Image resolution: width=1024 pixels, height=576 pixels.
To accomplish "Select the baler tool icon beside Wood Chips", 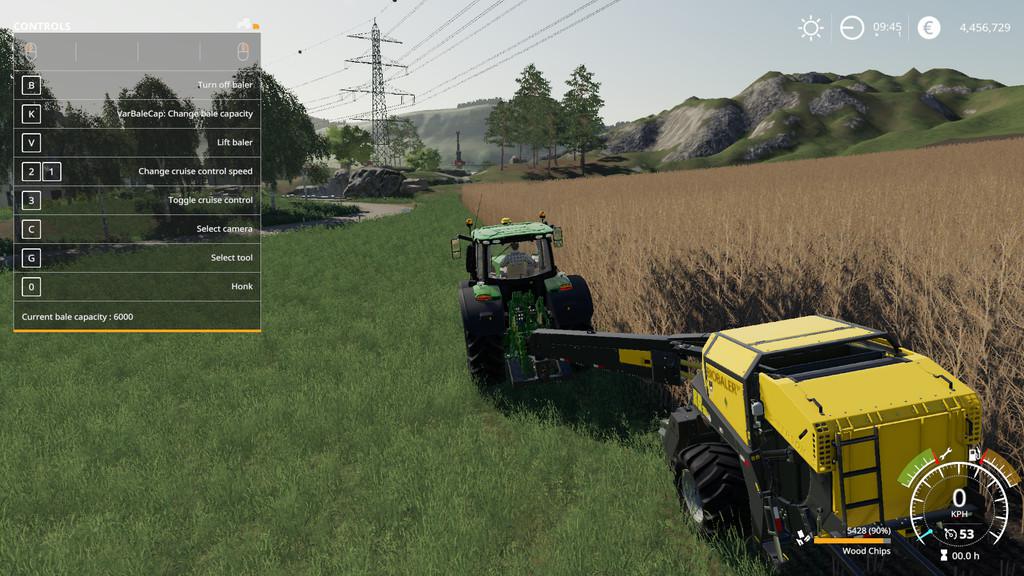I will pos(802,540).
